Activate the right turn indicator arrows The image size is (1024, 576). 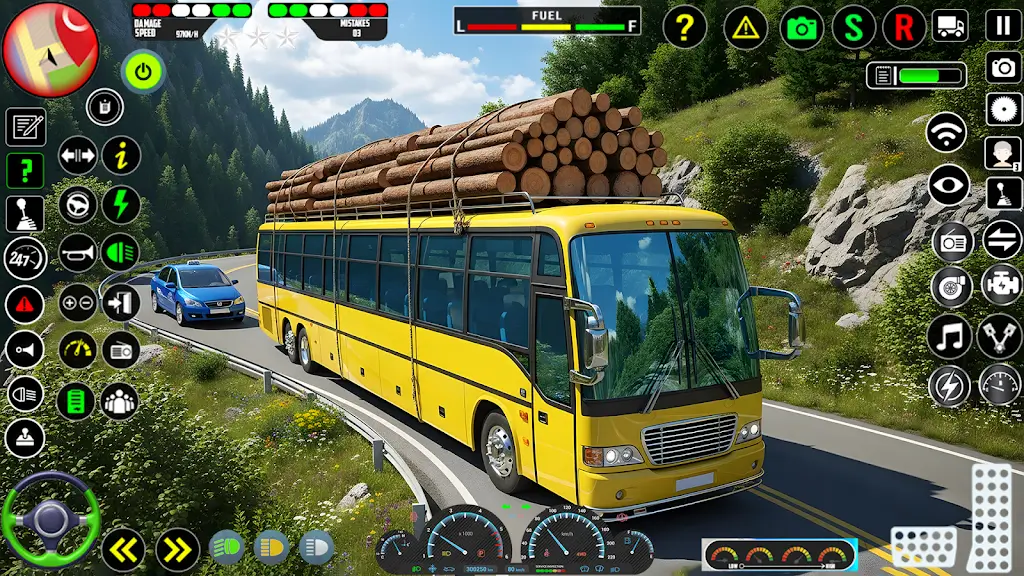tap(177, 549)
